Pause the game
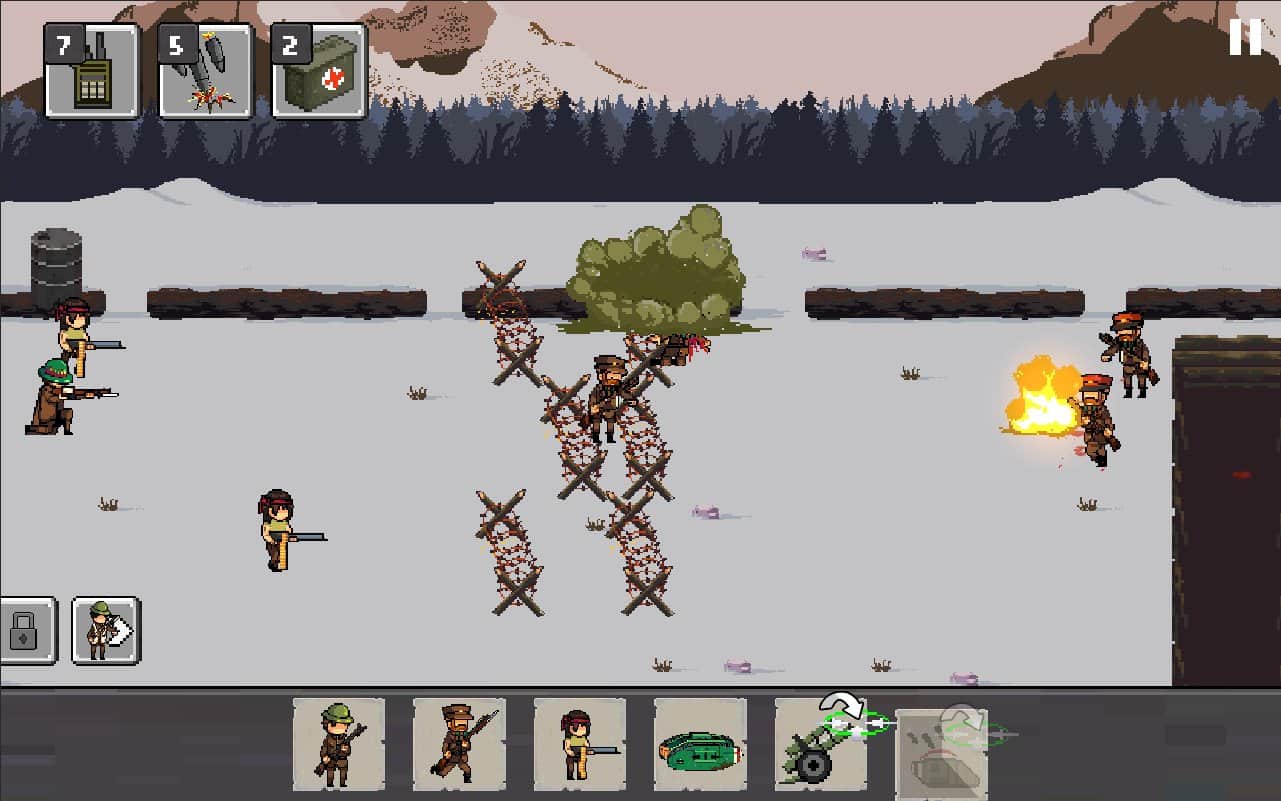Viewport: 1281px width, 801px height. (x=1245, y=37)
